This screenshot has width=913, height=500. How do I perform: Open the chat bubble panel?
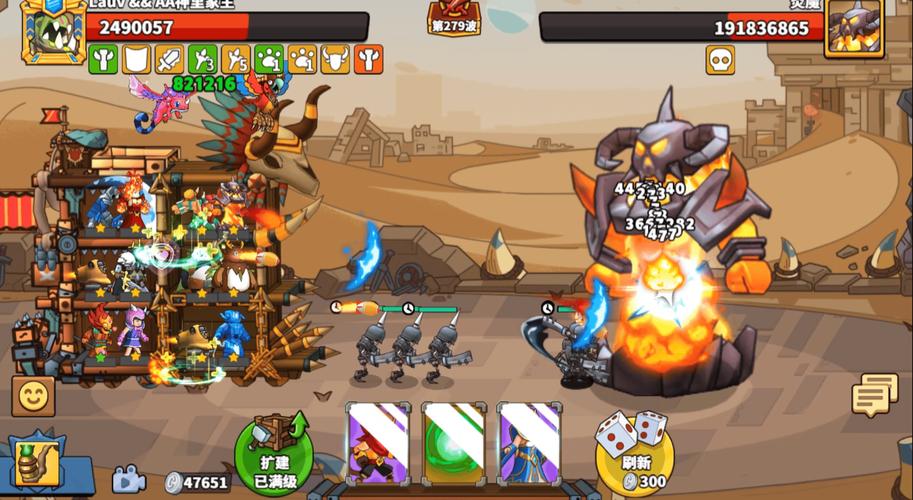click(x=875, y=395)
